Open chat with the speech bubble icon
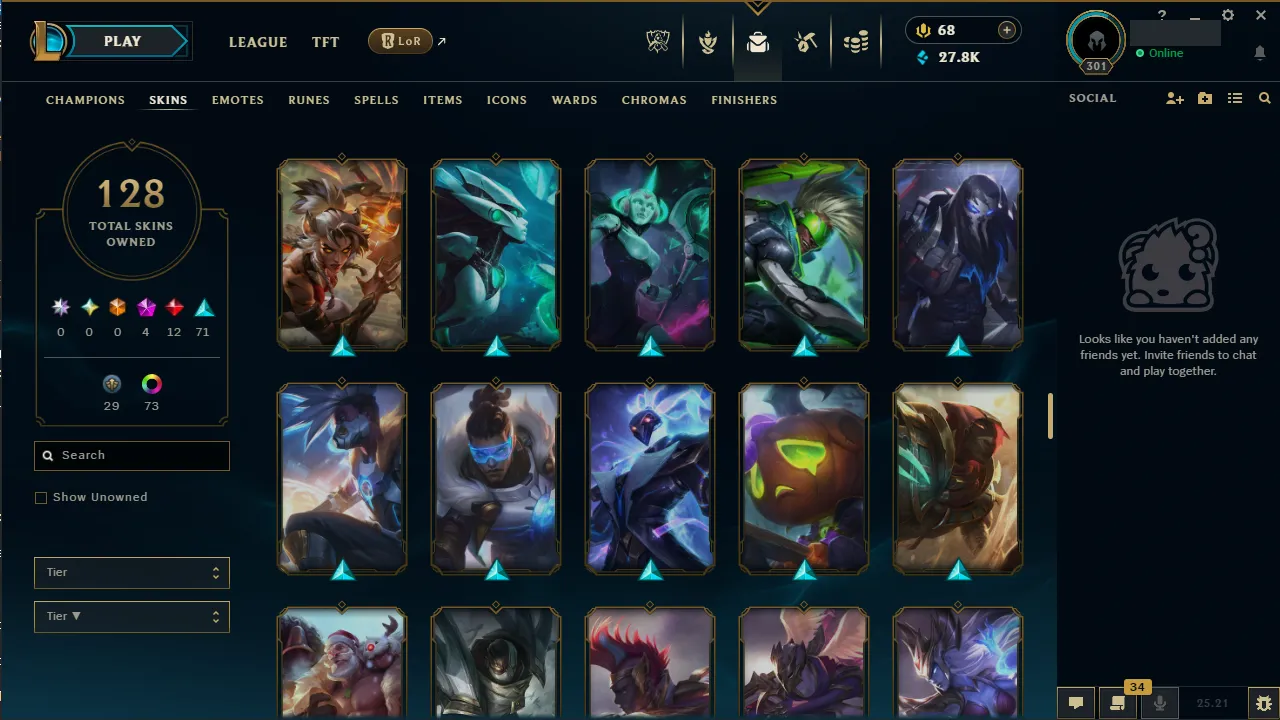 point(1076,704)
